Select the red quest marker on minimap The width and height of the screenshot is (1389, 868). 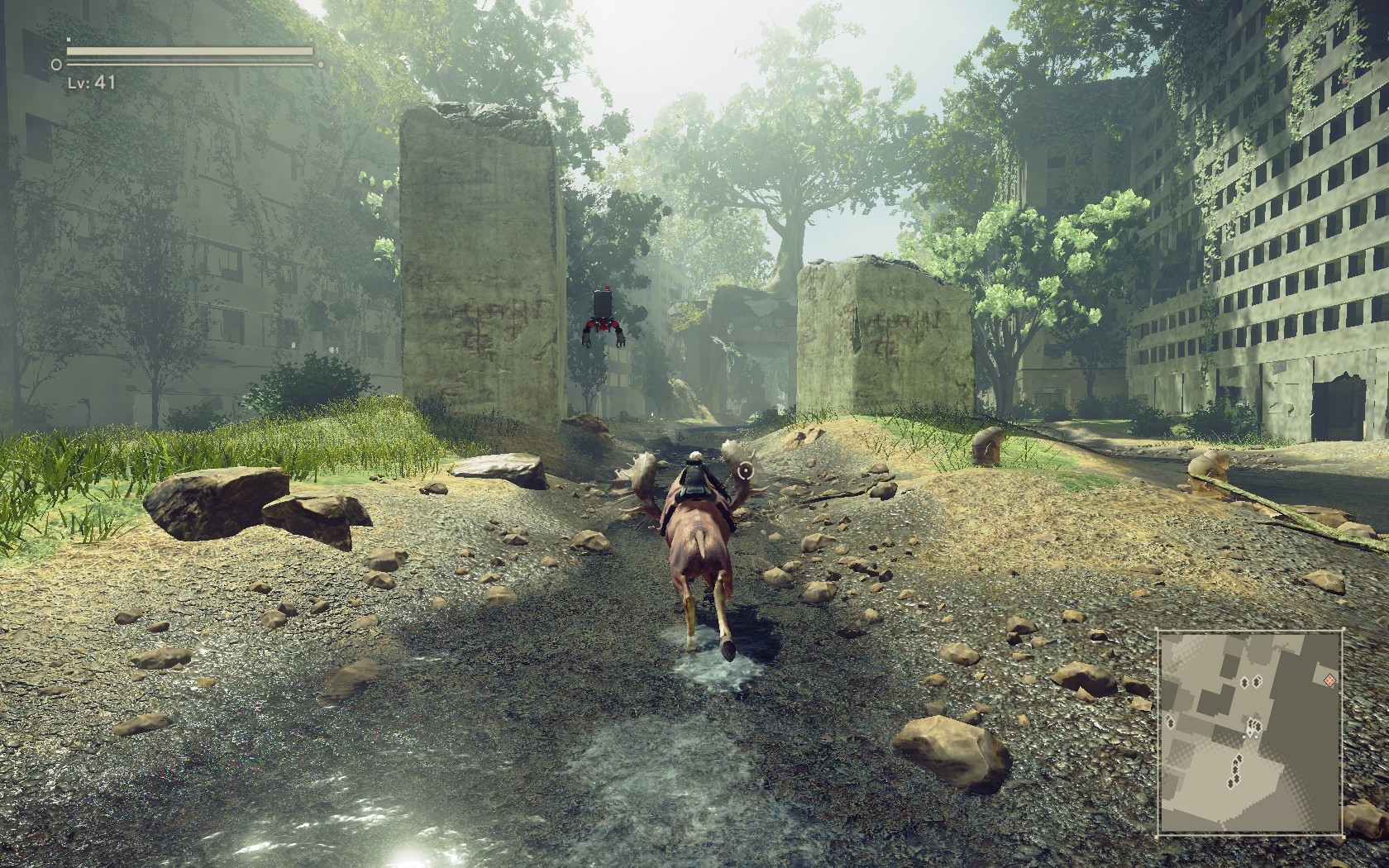point(1329,680)
